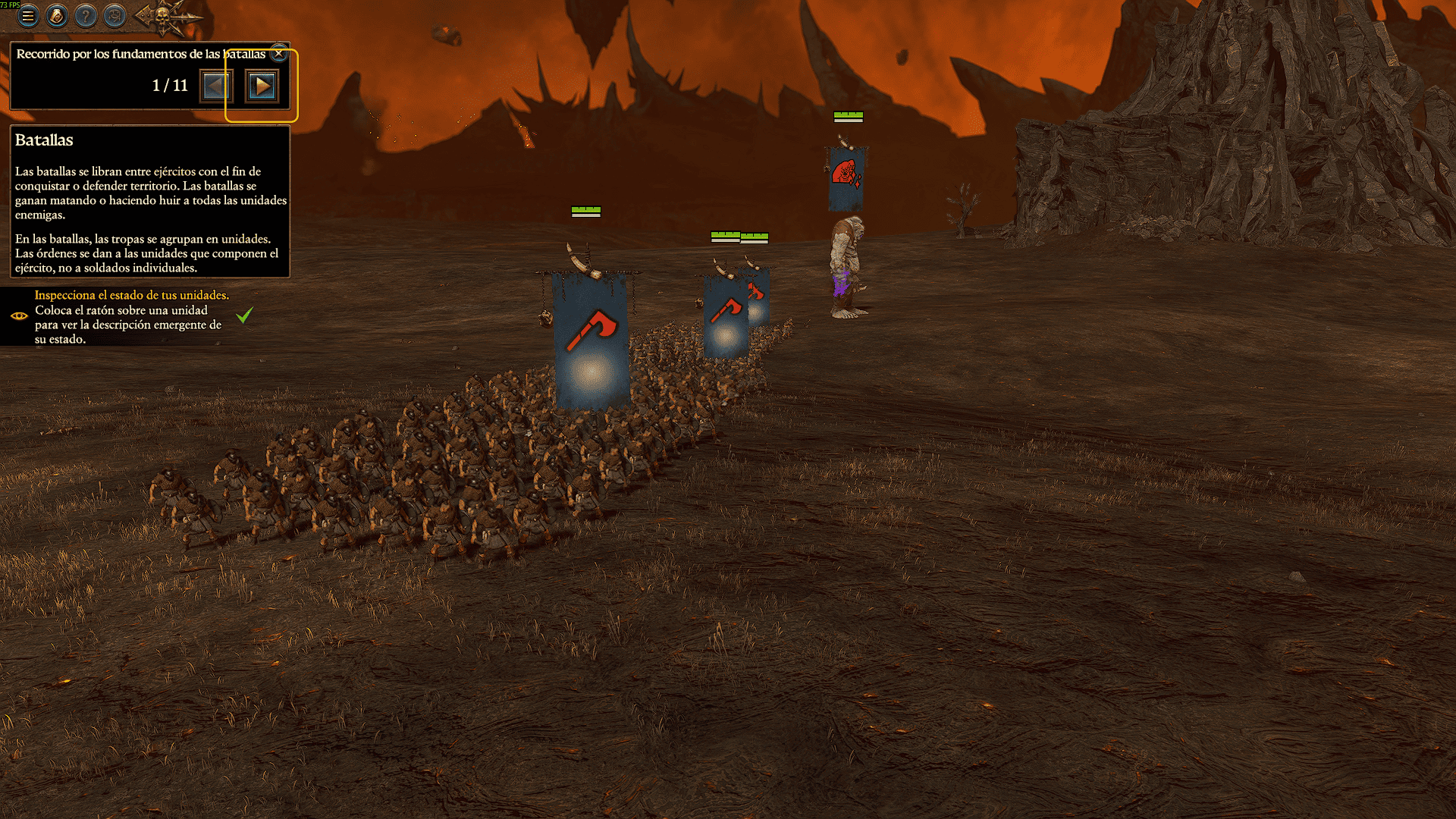
Task: Click the hooded advisor icon
Action: click(x=57, y=15)
